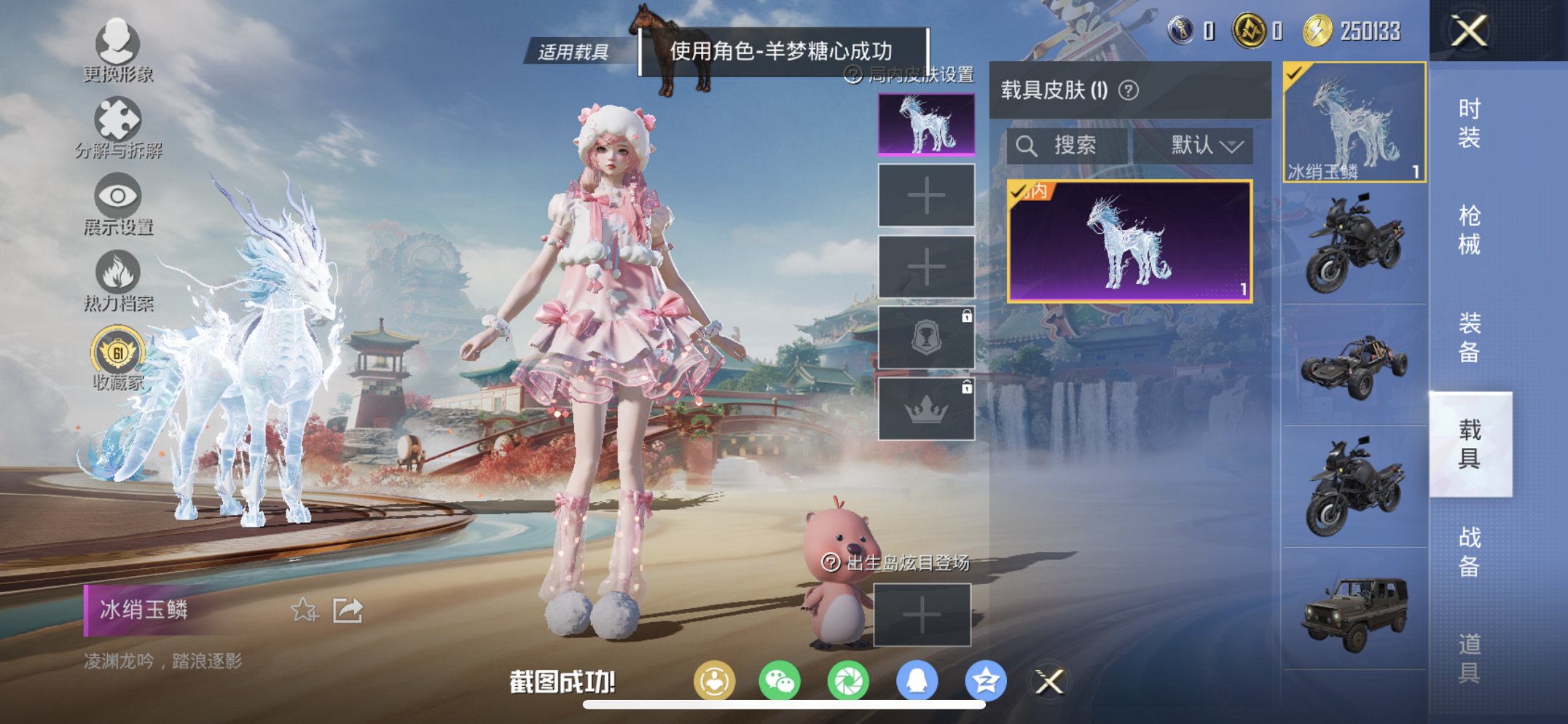Image resolution: width=1568 pixels, height=724 pixels.
Task: Toggle the favorite star for 冰绡玉鳞
Action: pyautogui.click(x=305, y=608)
